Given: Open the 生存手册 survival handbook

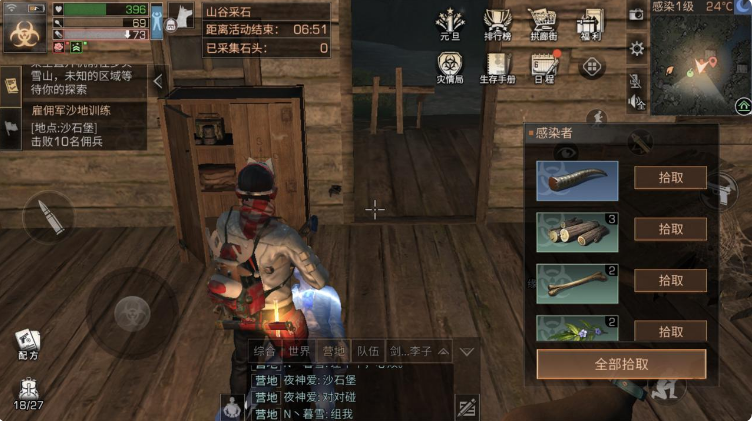Looking at the screenshot, I should coord(497,69).
